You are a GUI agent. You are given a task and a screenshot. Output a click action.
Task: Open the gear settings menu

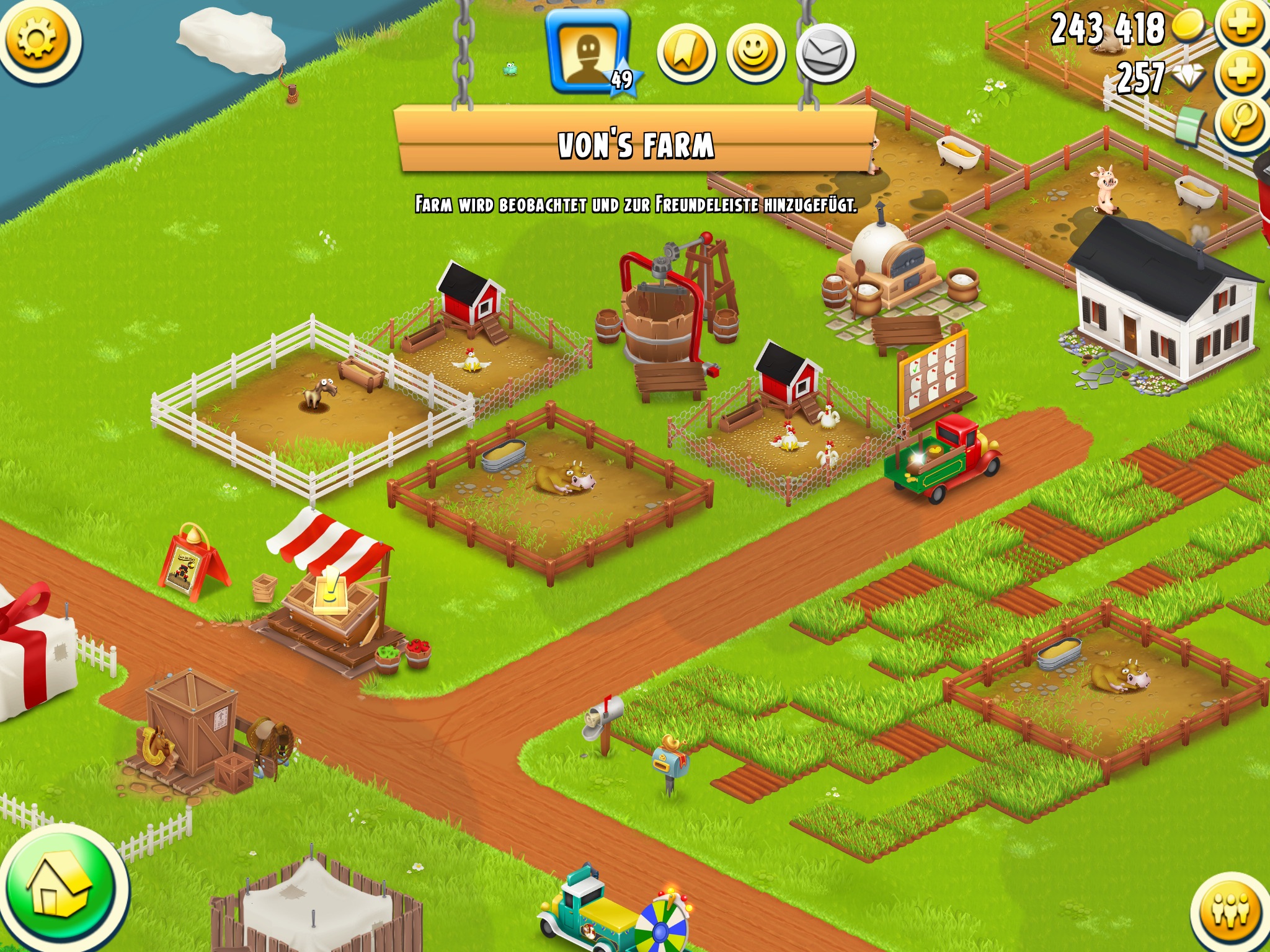point(38,38)
